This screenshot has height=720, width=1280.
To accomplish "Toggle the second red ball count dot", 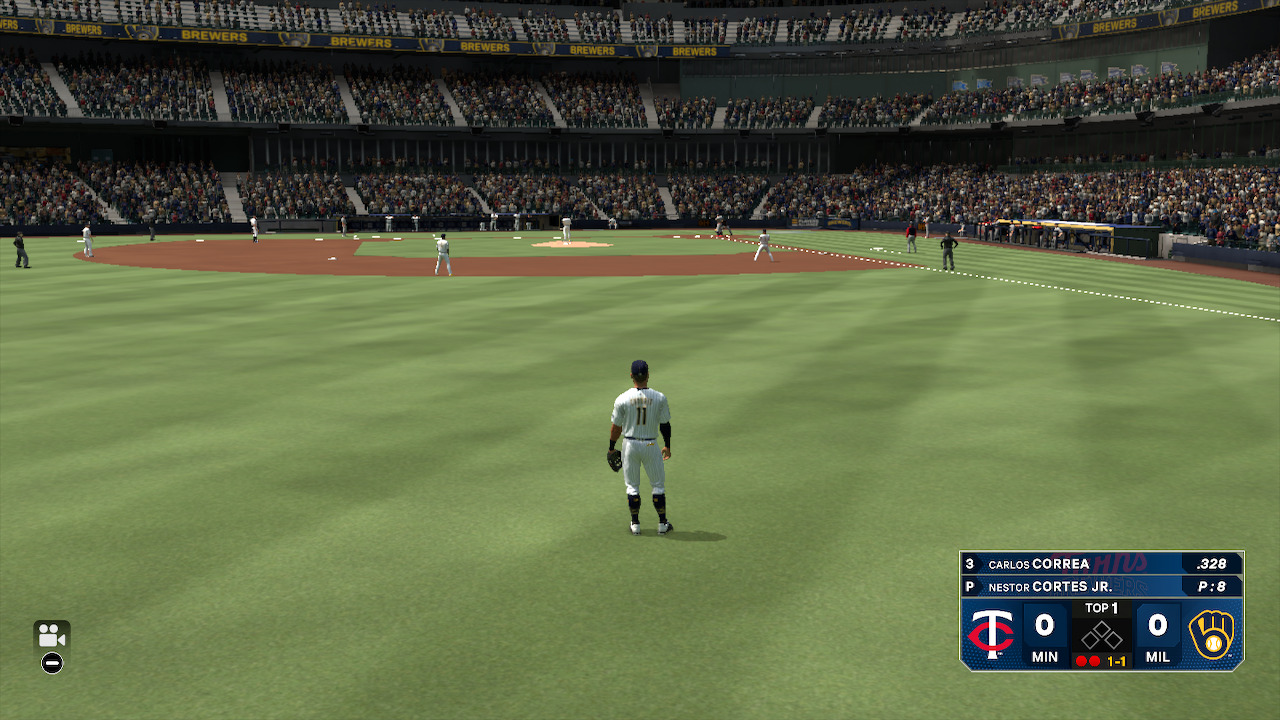I will tap(1095, 659).
